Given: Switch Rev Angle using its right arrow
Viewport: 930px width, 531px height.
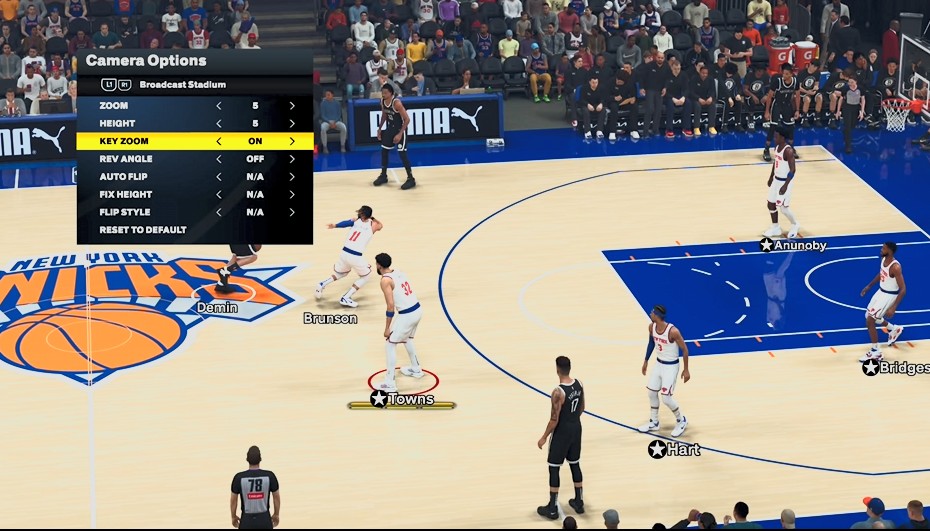Looking at the screenshot, I should 292,159.
